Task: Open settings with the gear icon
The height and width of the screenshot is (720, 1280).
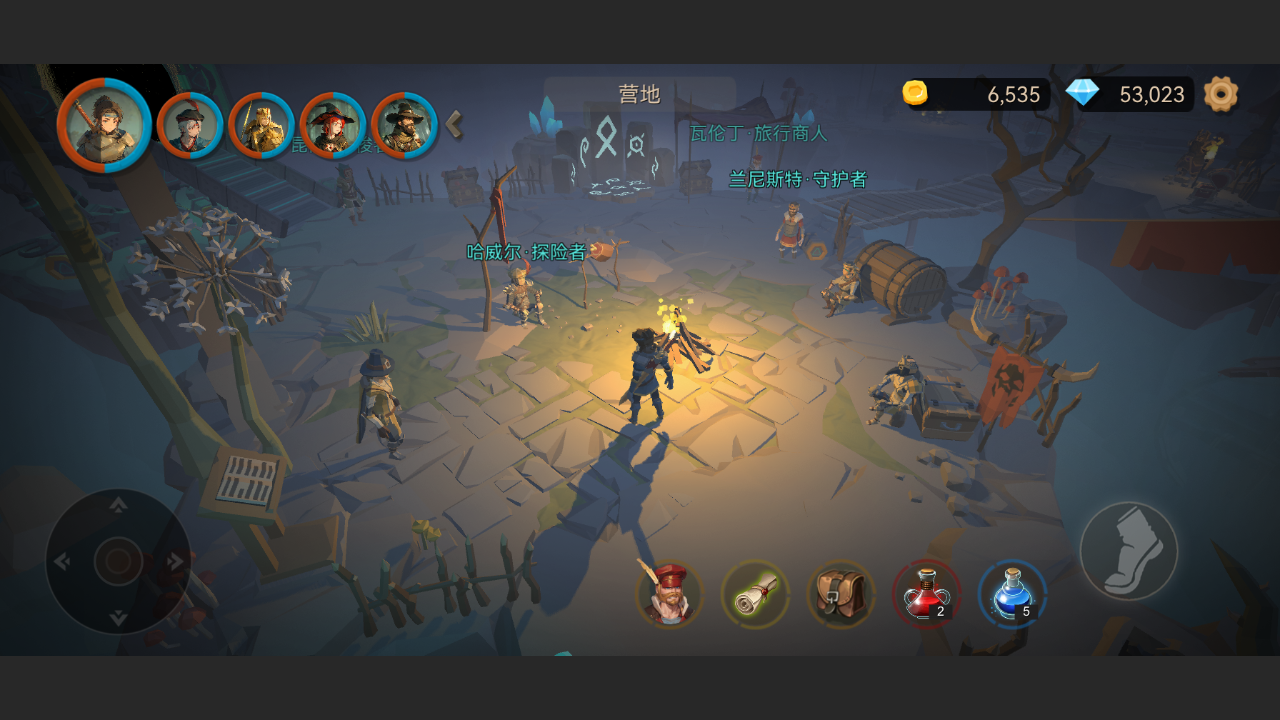Action: [x=1221, y=94]
